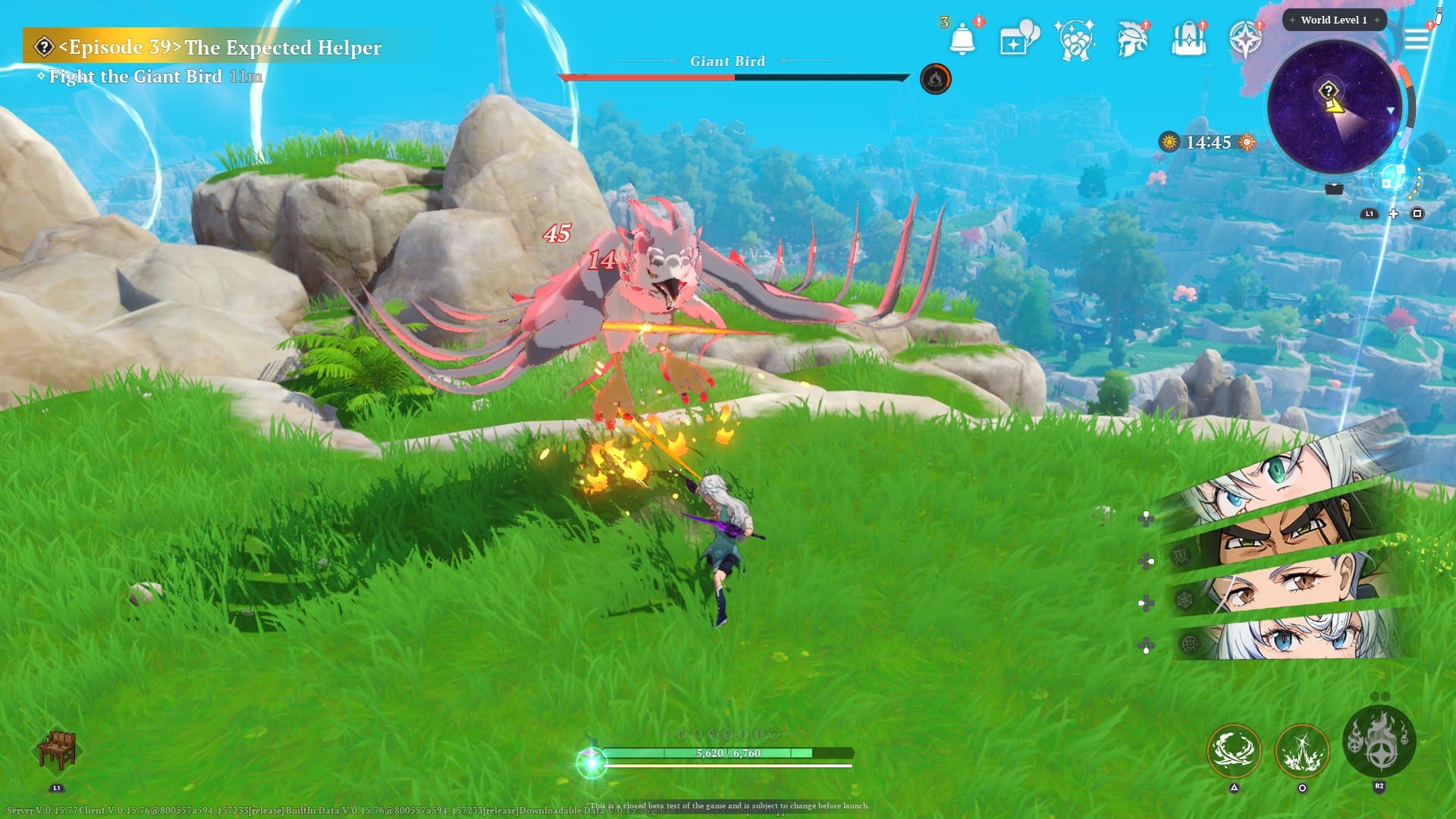Select the World Level 1 label
This screenshot has height=819, width=1456.
click(1334, 20)
